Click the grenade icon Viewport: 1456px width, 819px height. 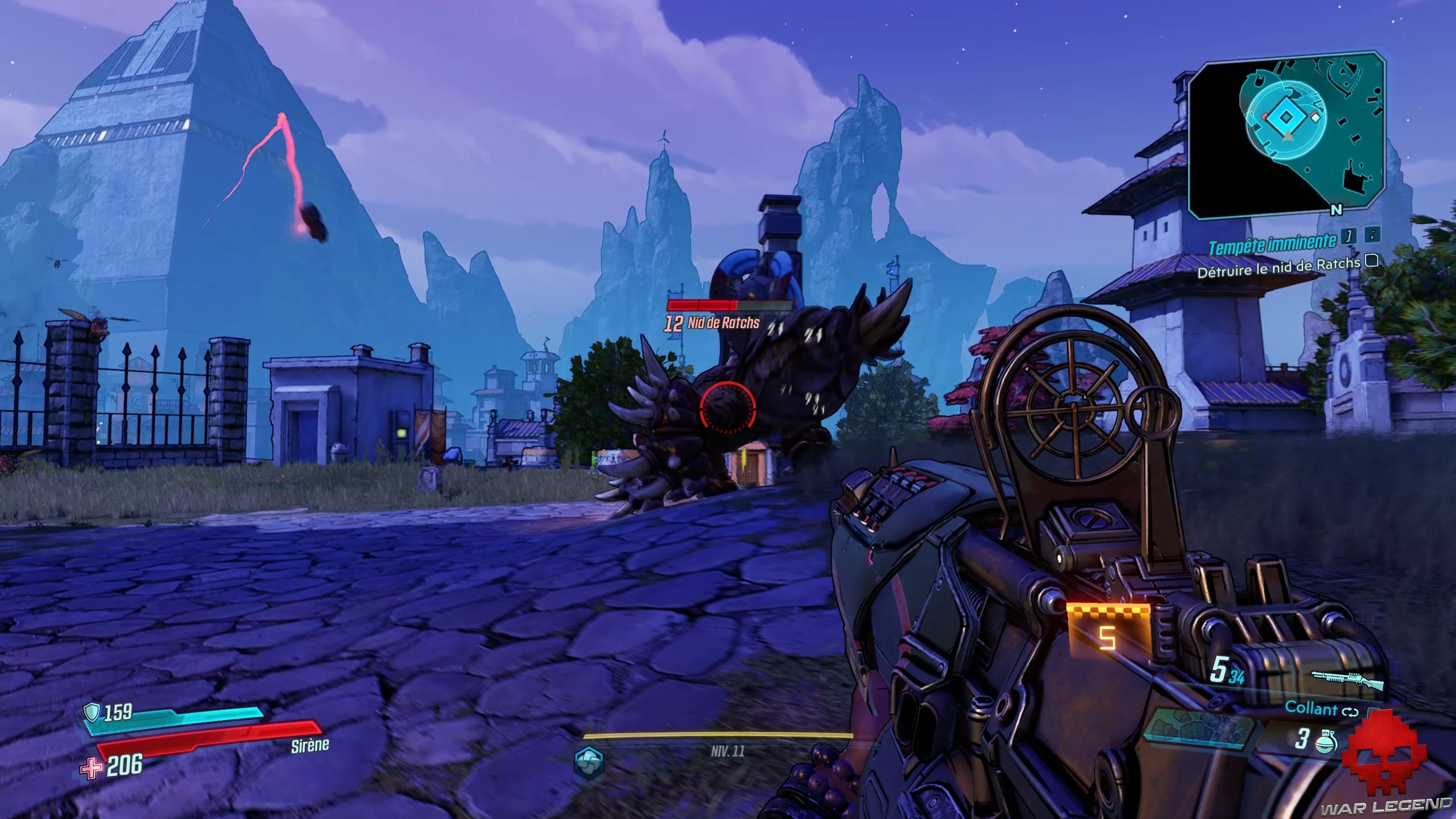[x=1326, y=742]
